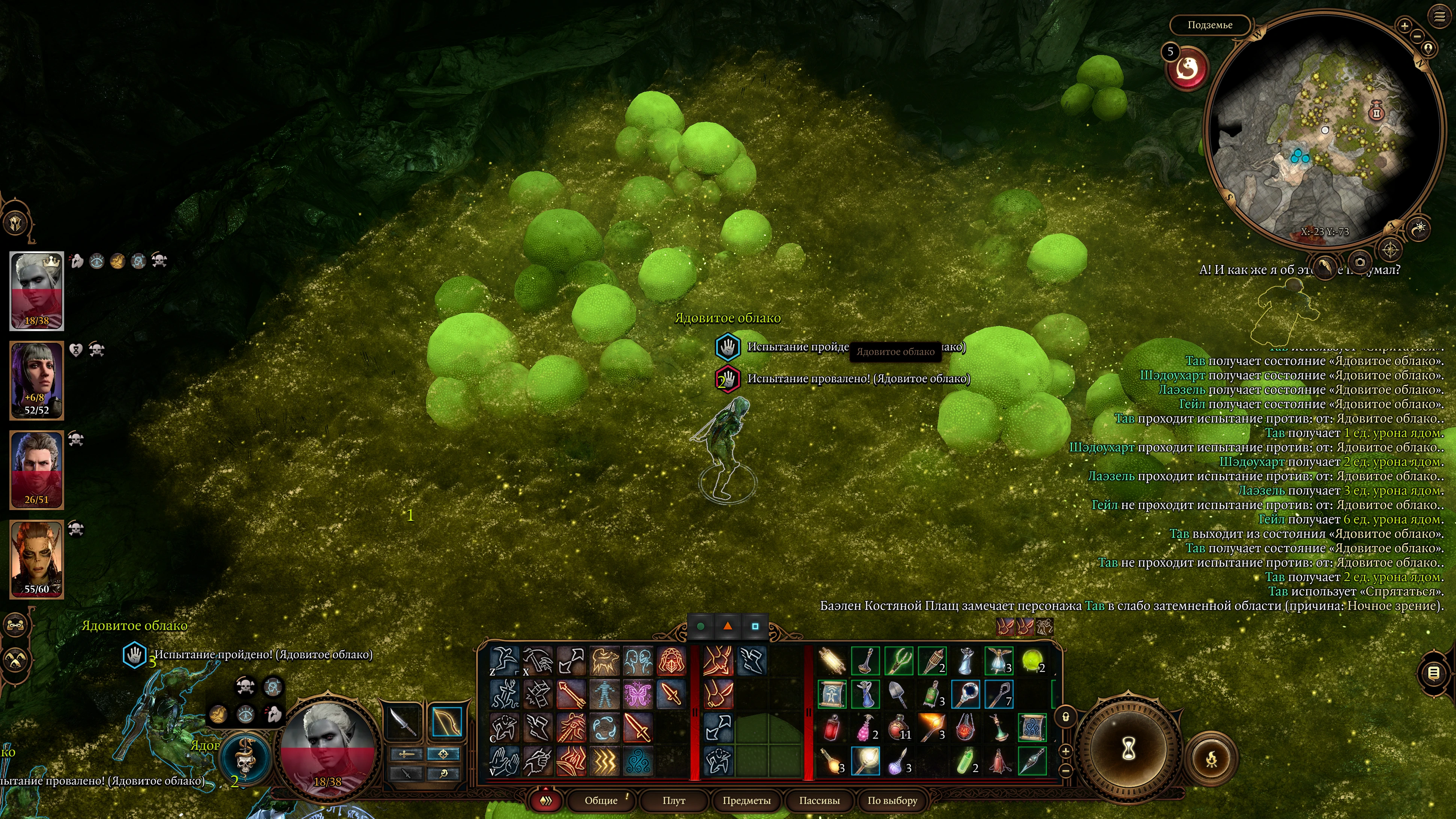Zoom out the minimap with minus button

pos(1417,36)
